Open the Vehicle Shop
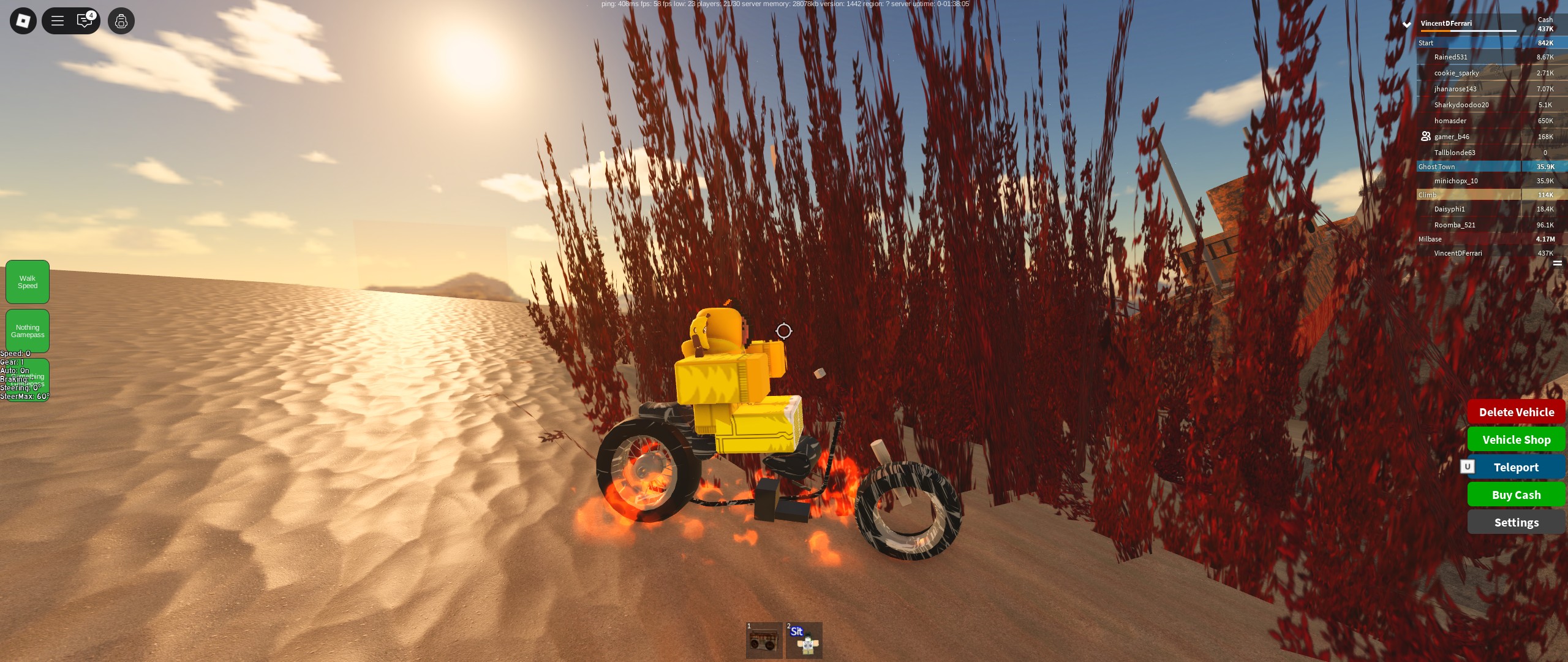 click(1516, 439)
